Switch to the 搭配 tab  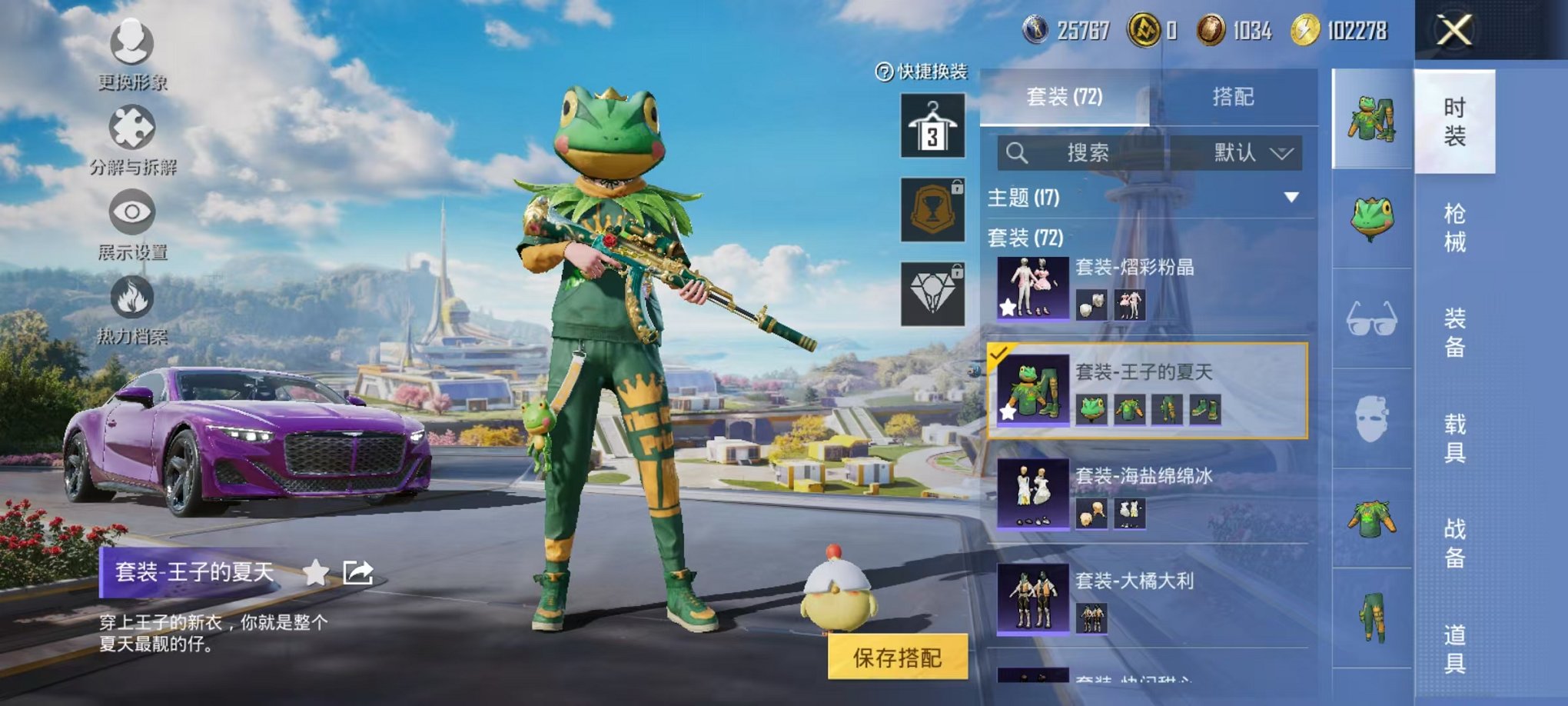pos(1233,97)
